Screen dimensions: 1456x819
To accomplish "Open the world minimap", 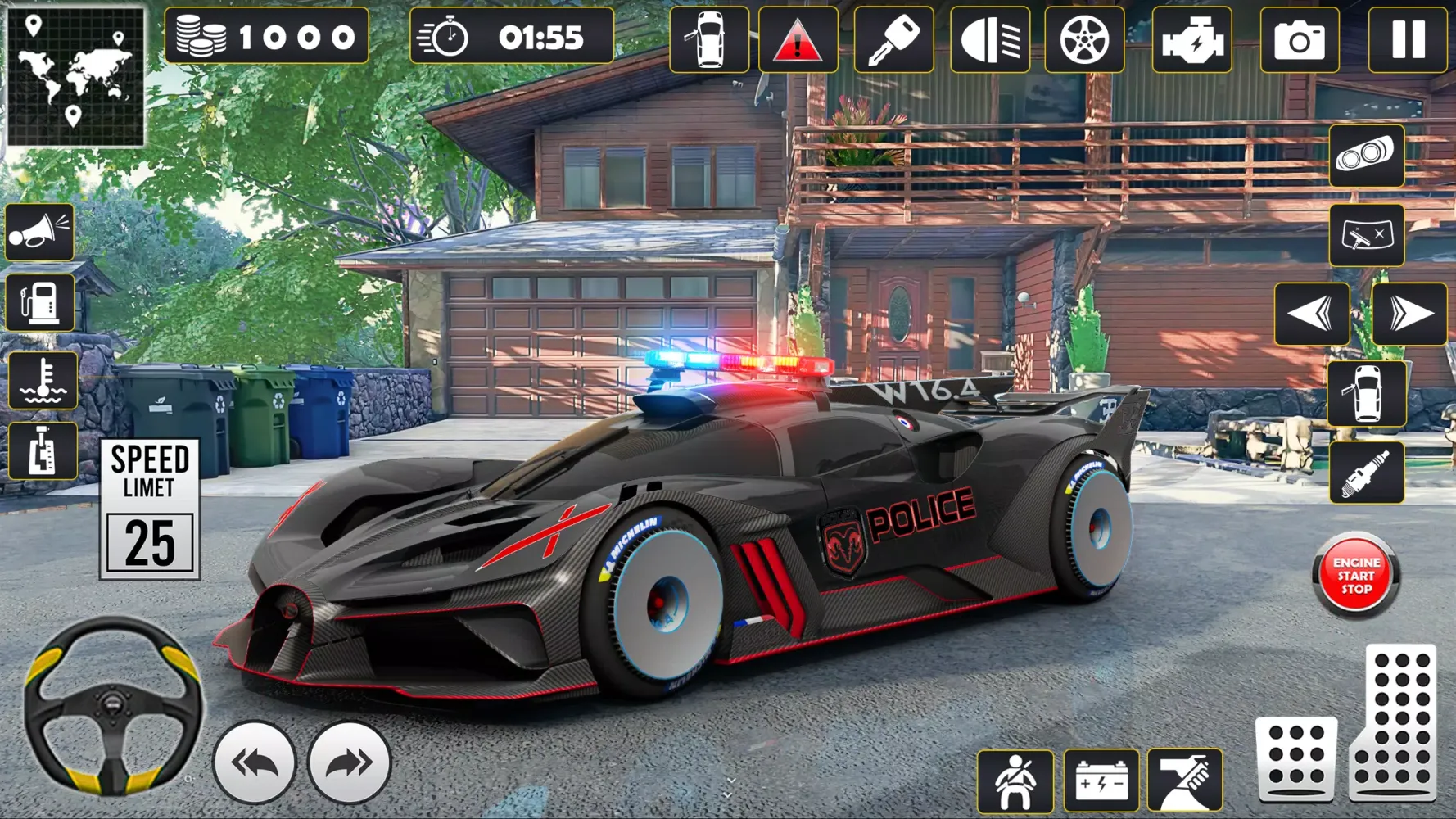I will tap(79, 78).
